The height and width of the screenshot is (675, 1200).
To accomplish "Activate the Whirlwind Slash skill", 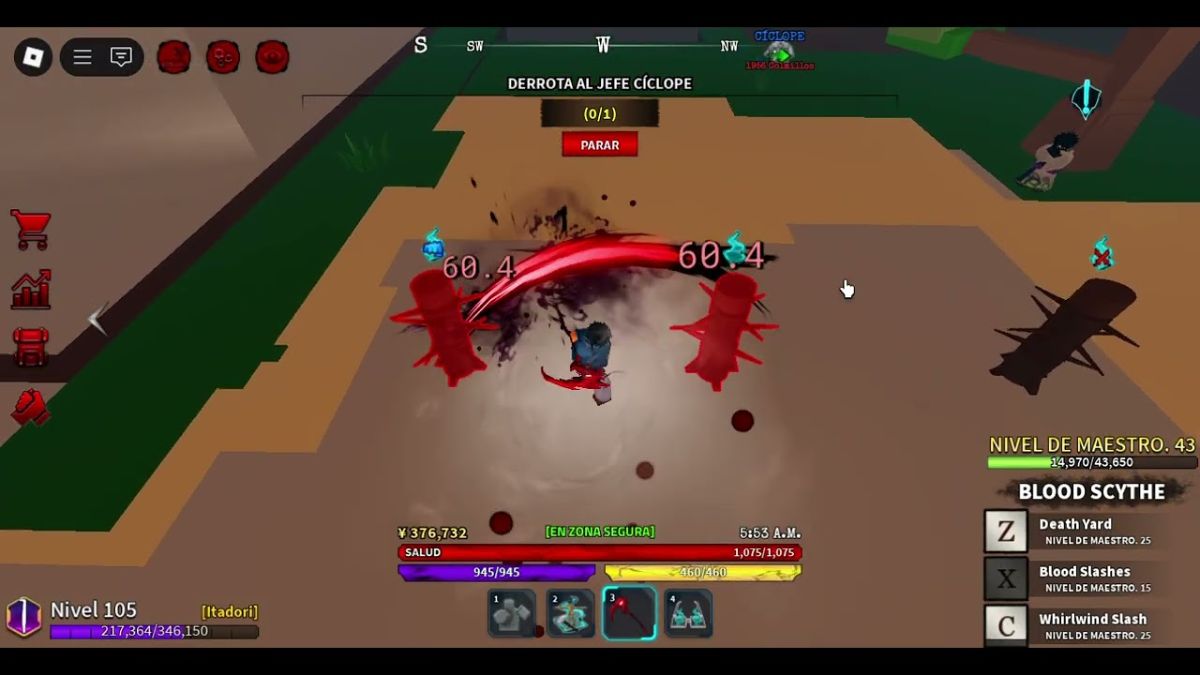I will 1006,626.
